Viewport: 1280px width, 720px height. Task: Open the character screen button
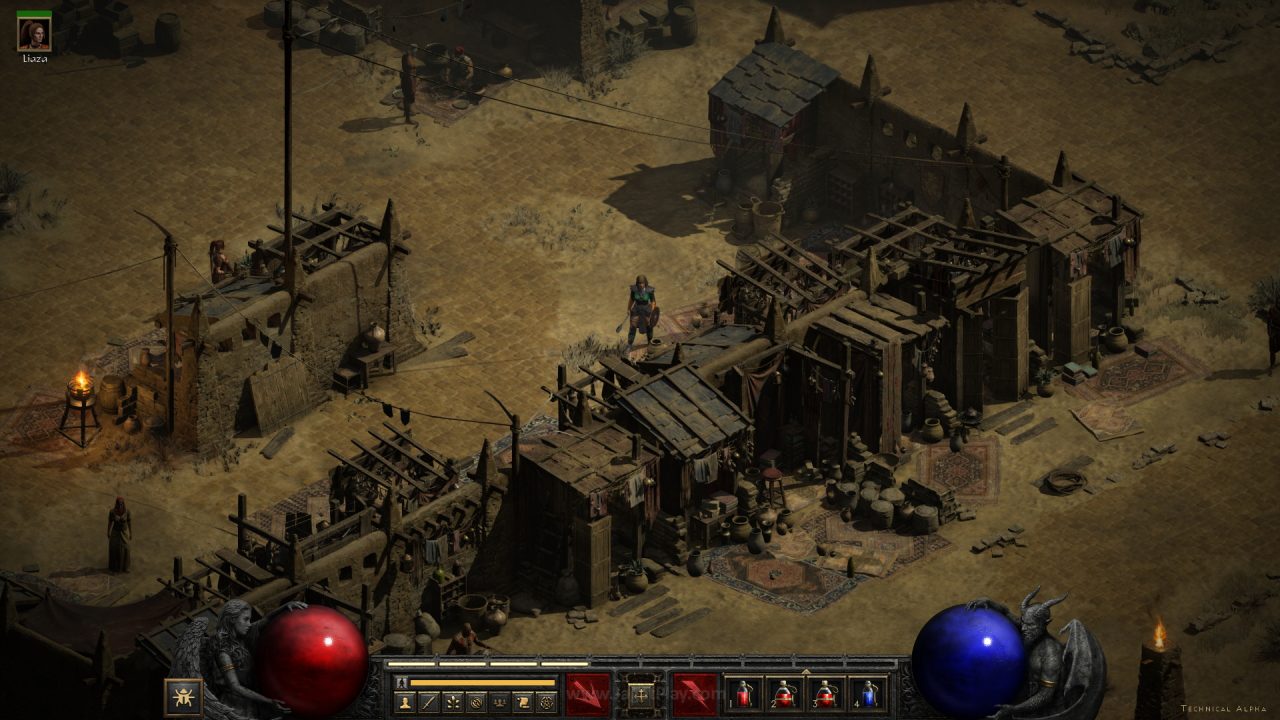tap(406, 702)
